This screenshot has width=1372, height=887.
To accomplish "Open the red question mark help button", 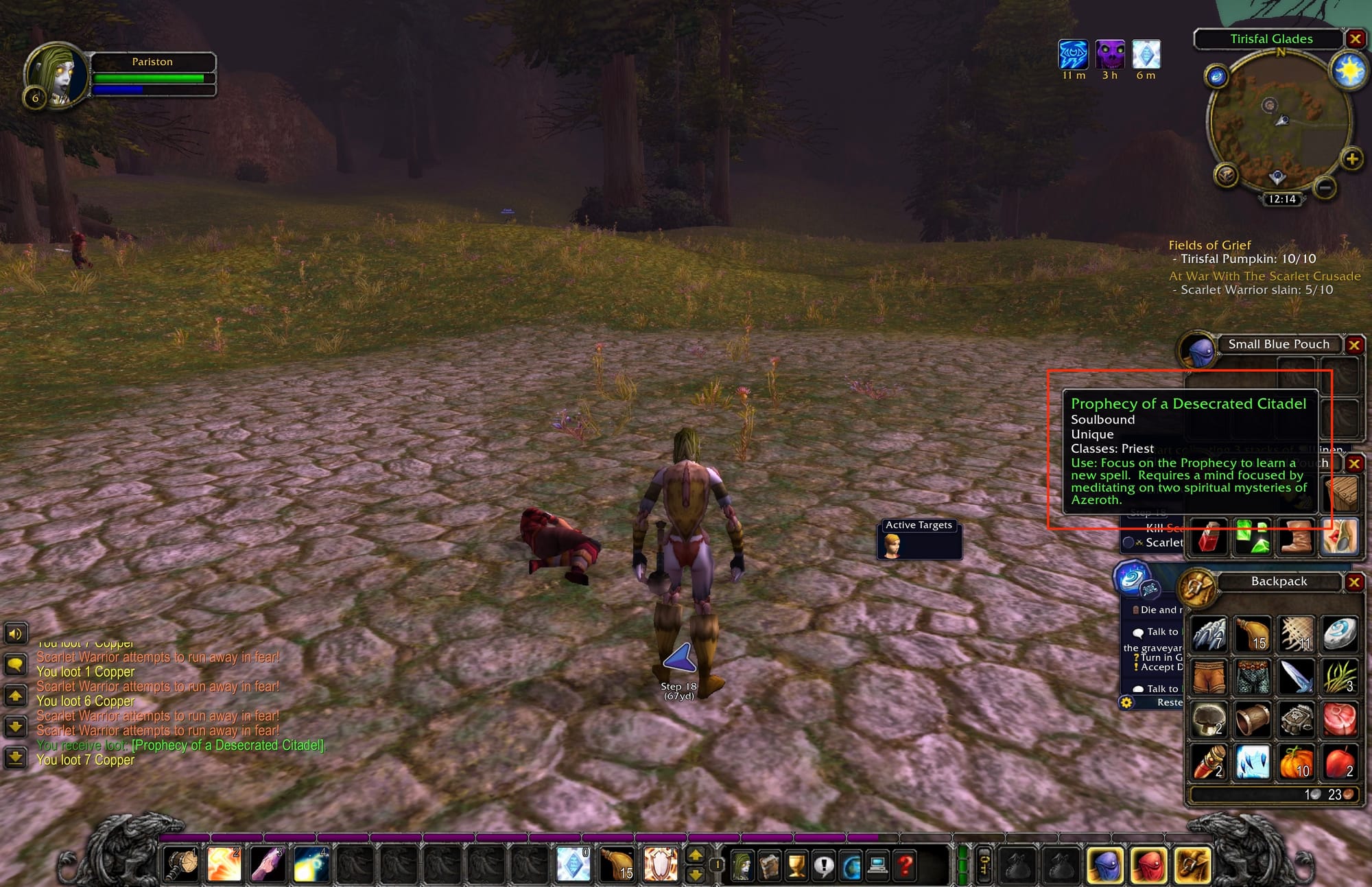I will pyautogui.click(x=905, y=866).
